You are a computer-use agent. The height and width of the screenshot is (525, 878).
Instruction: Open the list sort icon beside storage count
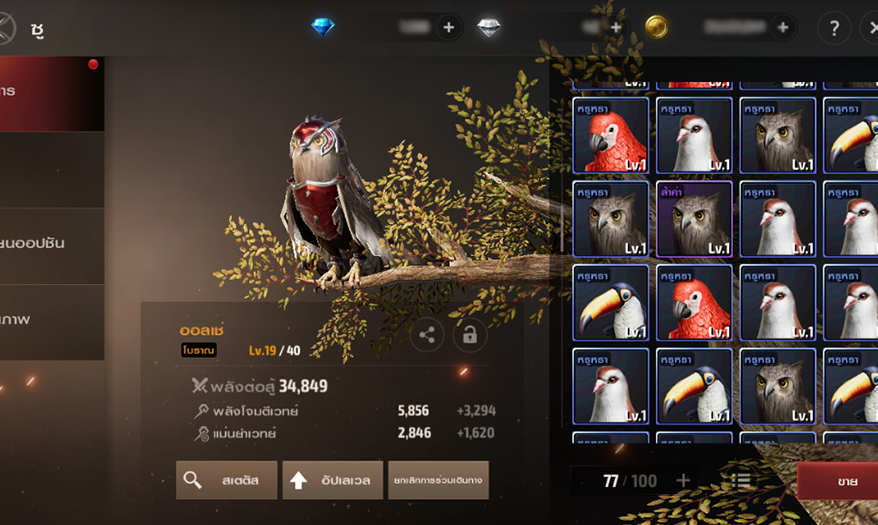(x=742, y=481)
